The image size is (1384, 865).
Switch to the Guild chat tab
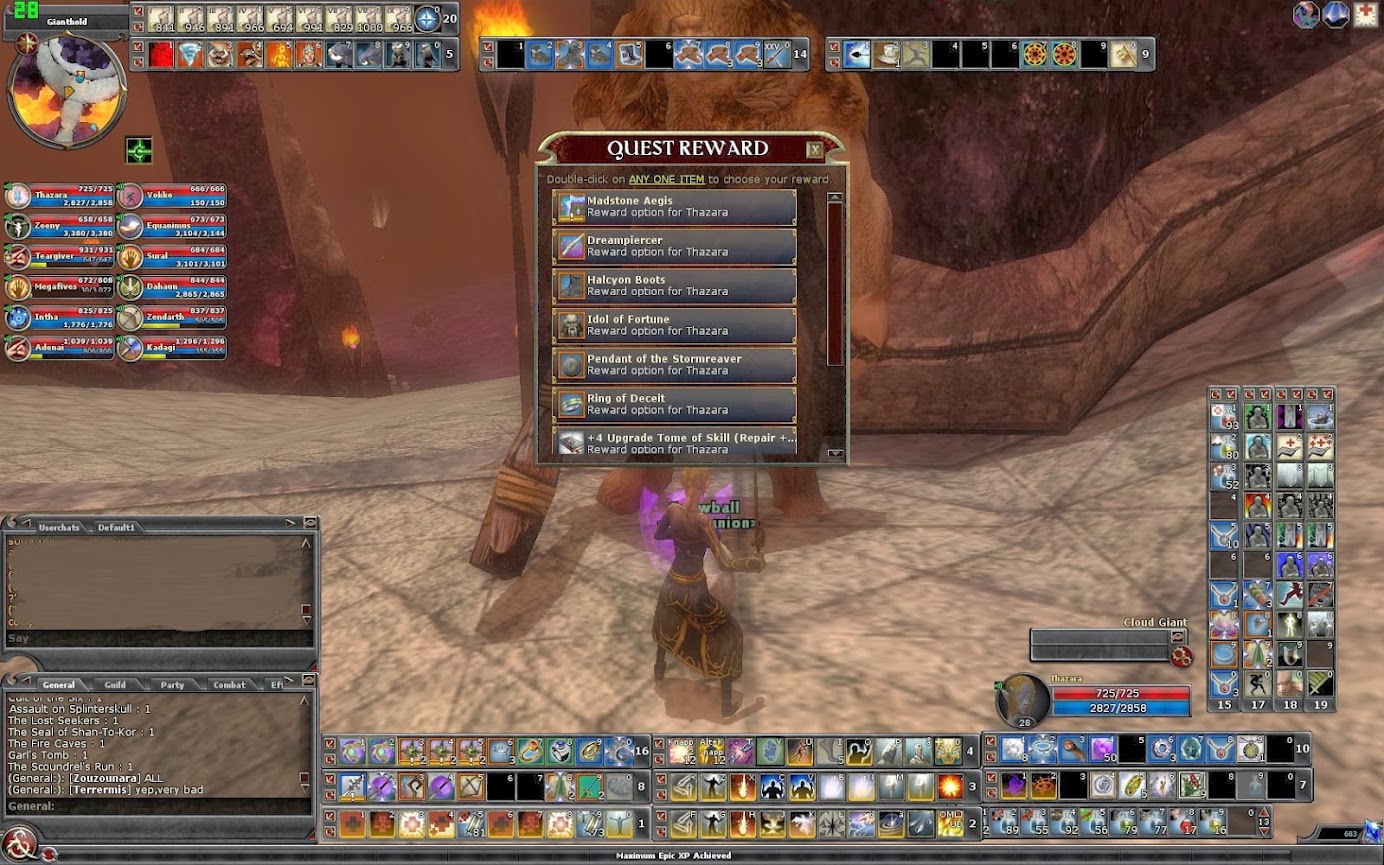click(115, 685)
